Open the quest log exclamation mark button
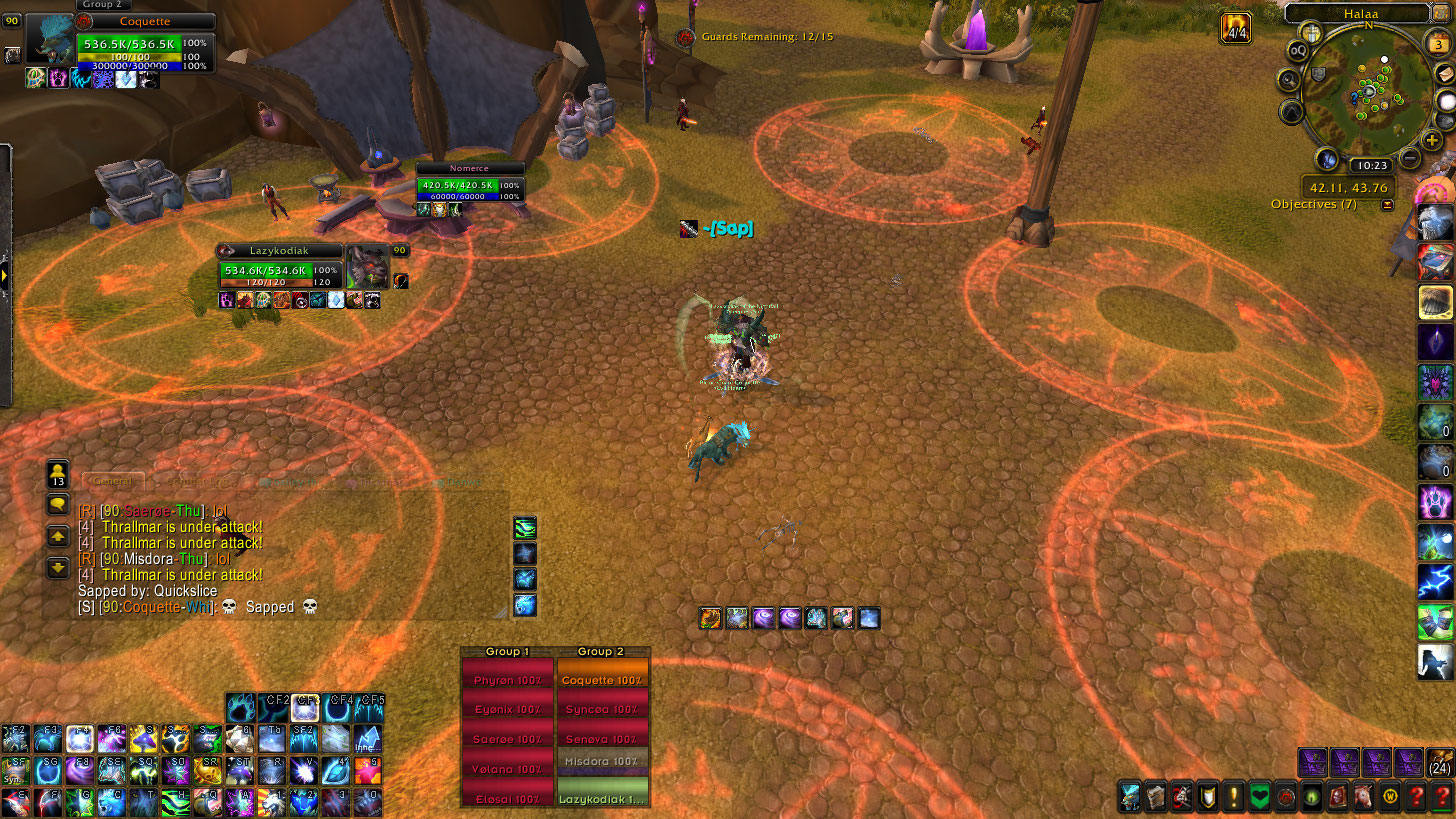This screenshot has height=819, width=1456. point(1234,797)
